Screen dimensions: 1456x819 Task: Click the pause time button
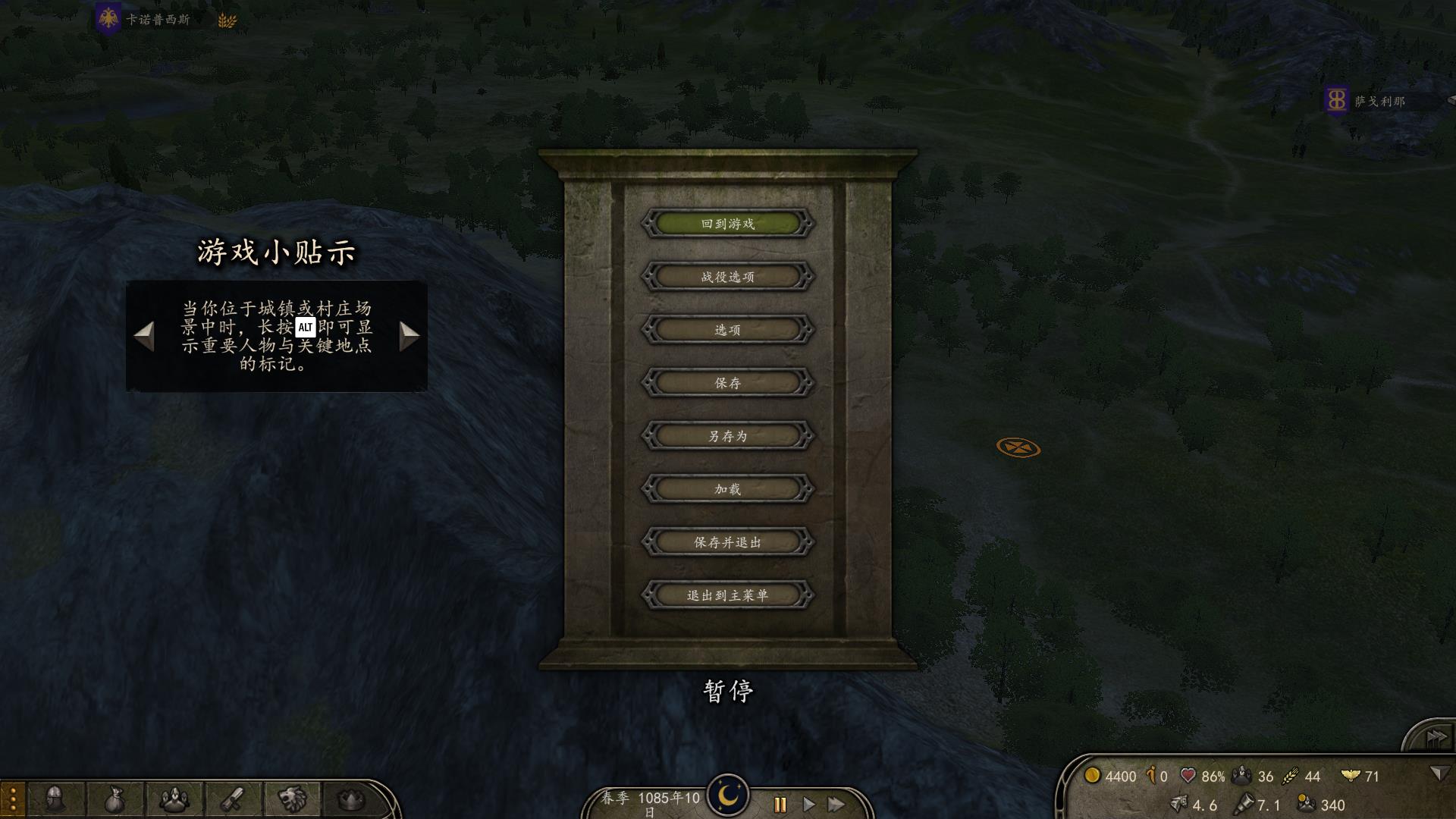[780, 805]
